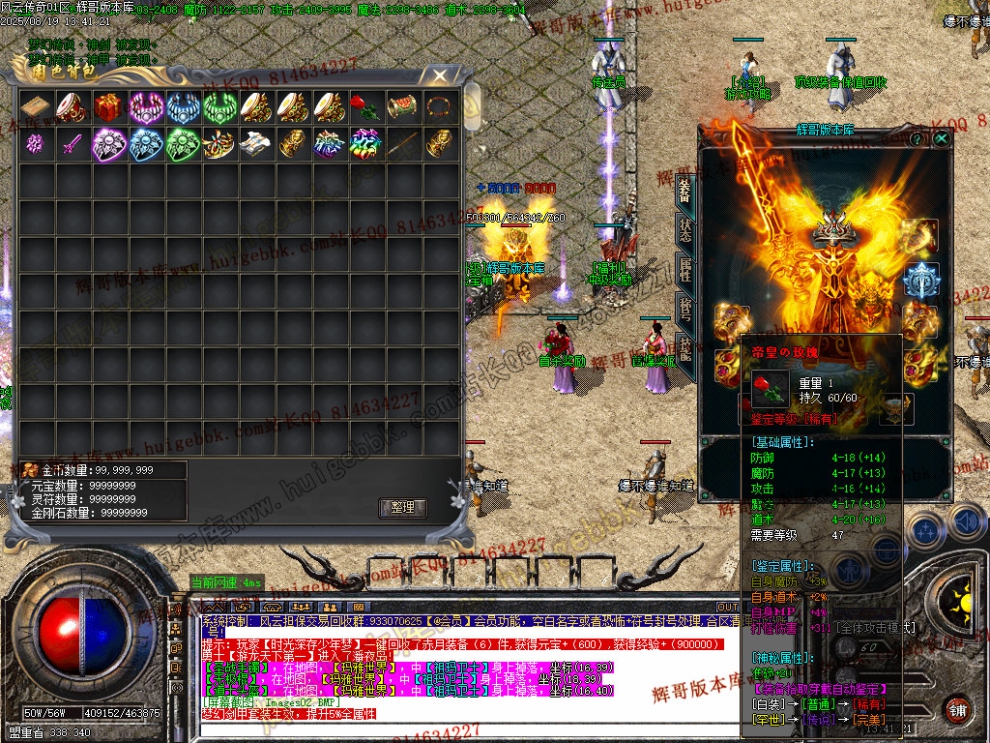Viewport: 990px width, 743px height.
Task: Switch to the 属性 attributes tab
Action: (685, 268)
